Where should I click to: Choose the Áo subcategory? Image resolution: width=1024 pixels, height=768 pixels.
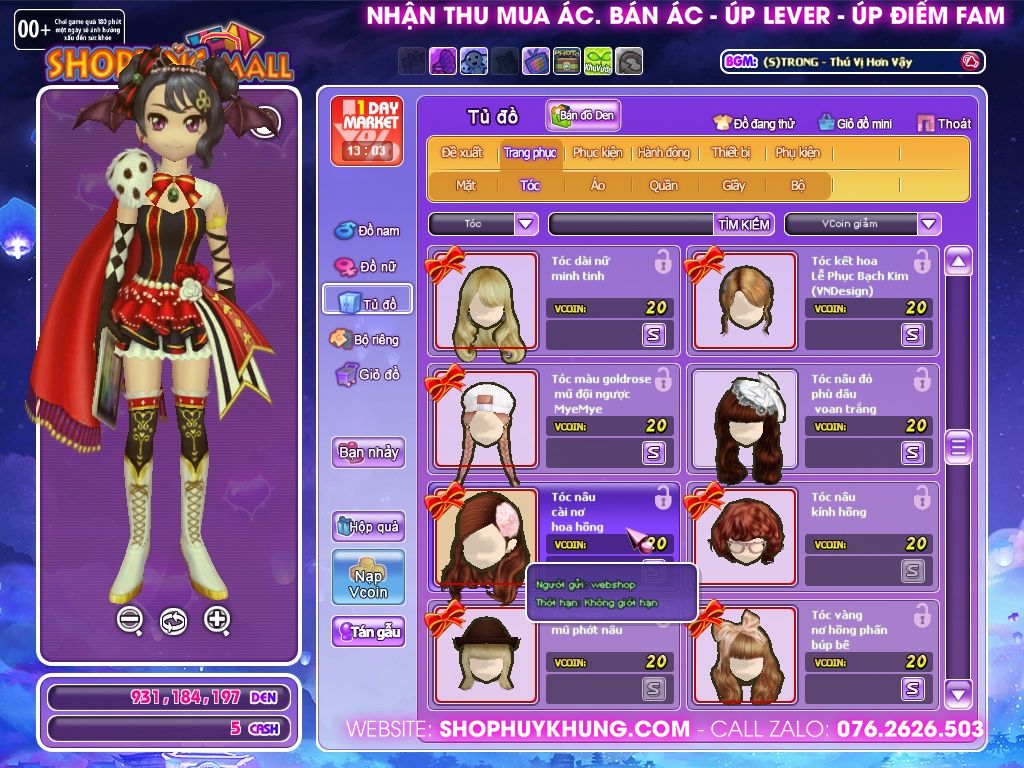coord(598,185)
